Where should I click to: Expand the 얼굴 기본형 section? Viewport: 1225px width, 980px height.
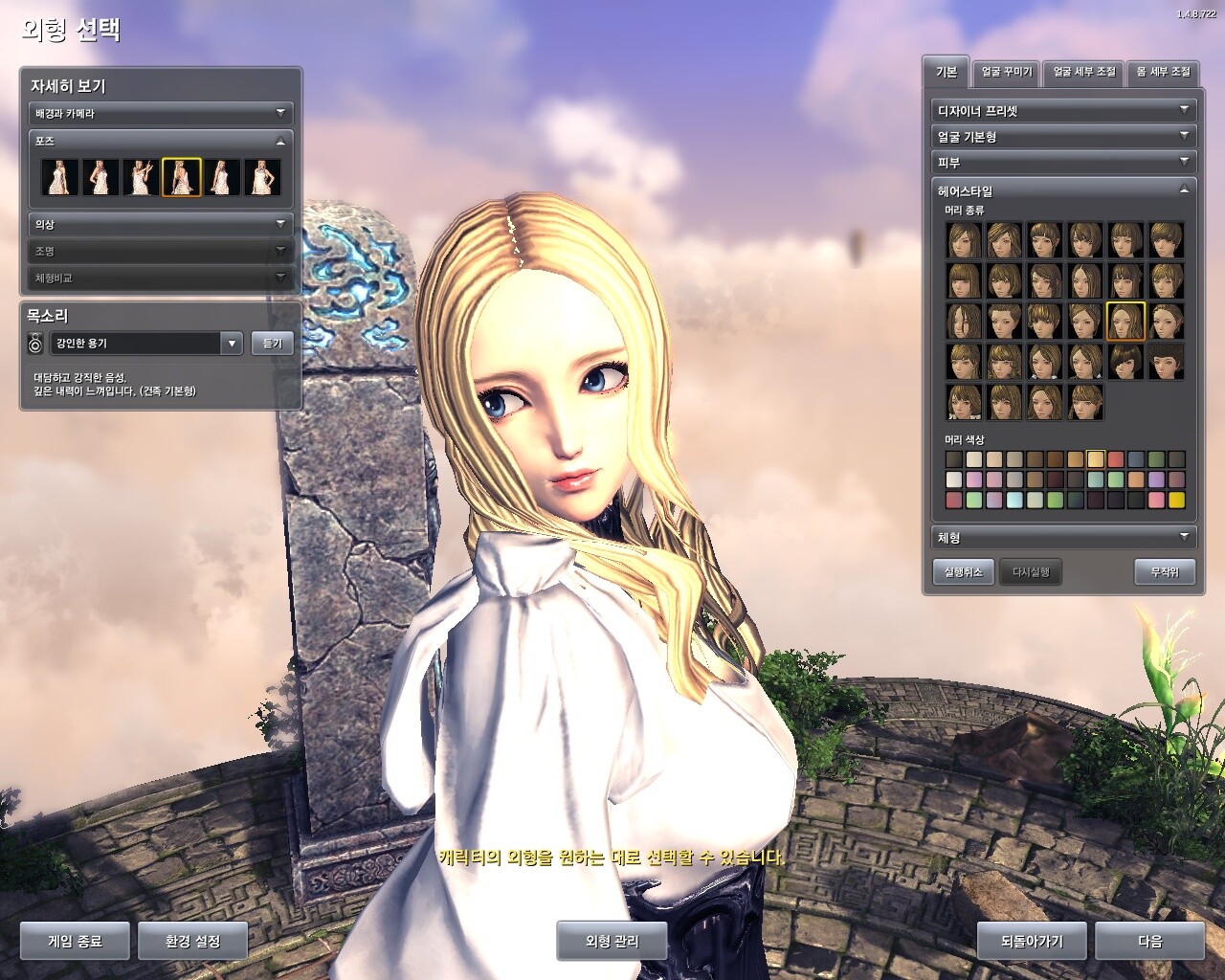(1063, 137)
